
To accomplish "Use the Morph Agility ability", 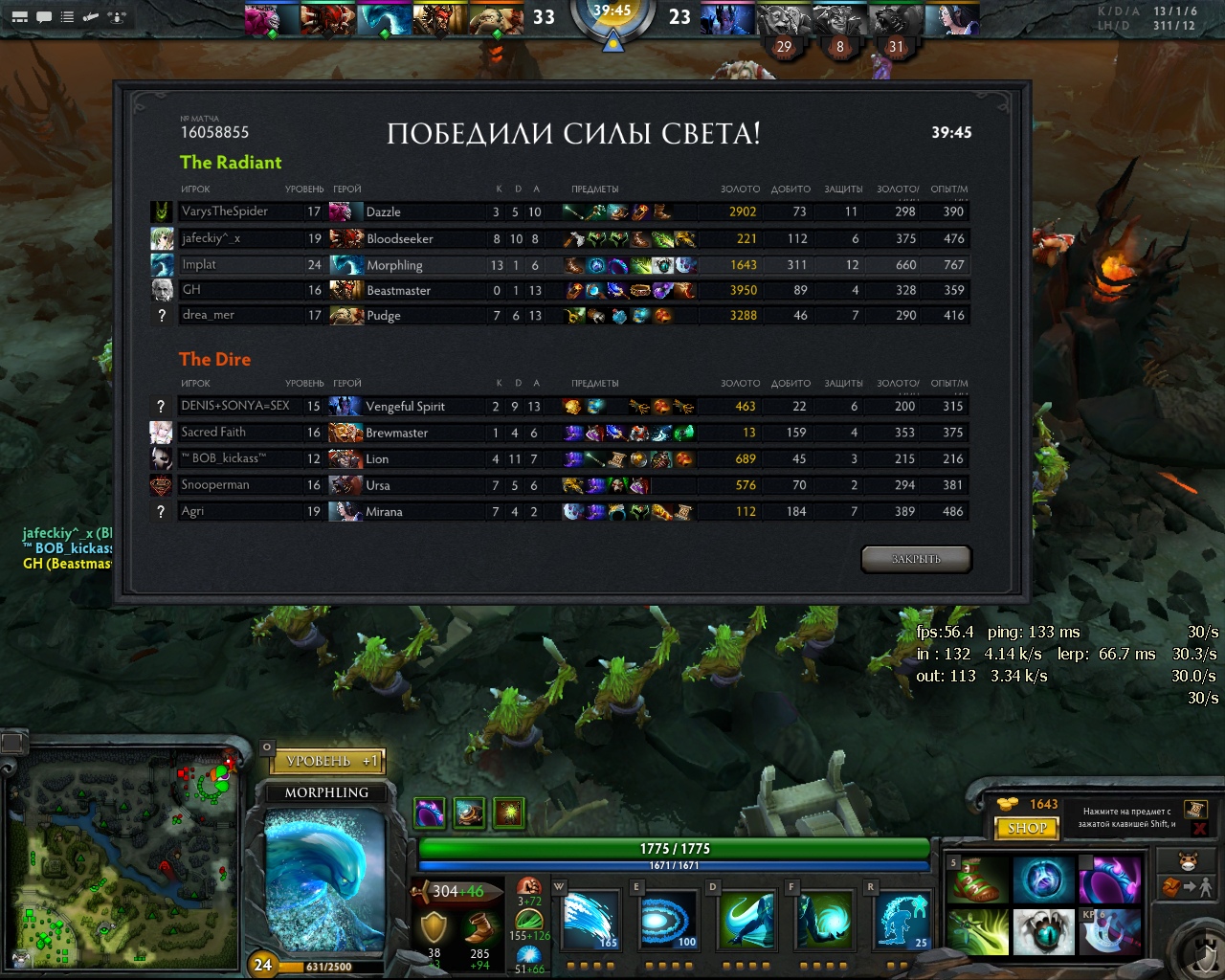I will [x=746, y=920].
